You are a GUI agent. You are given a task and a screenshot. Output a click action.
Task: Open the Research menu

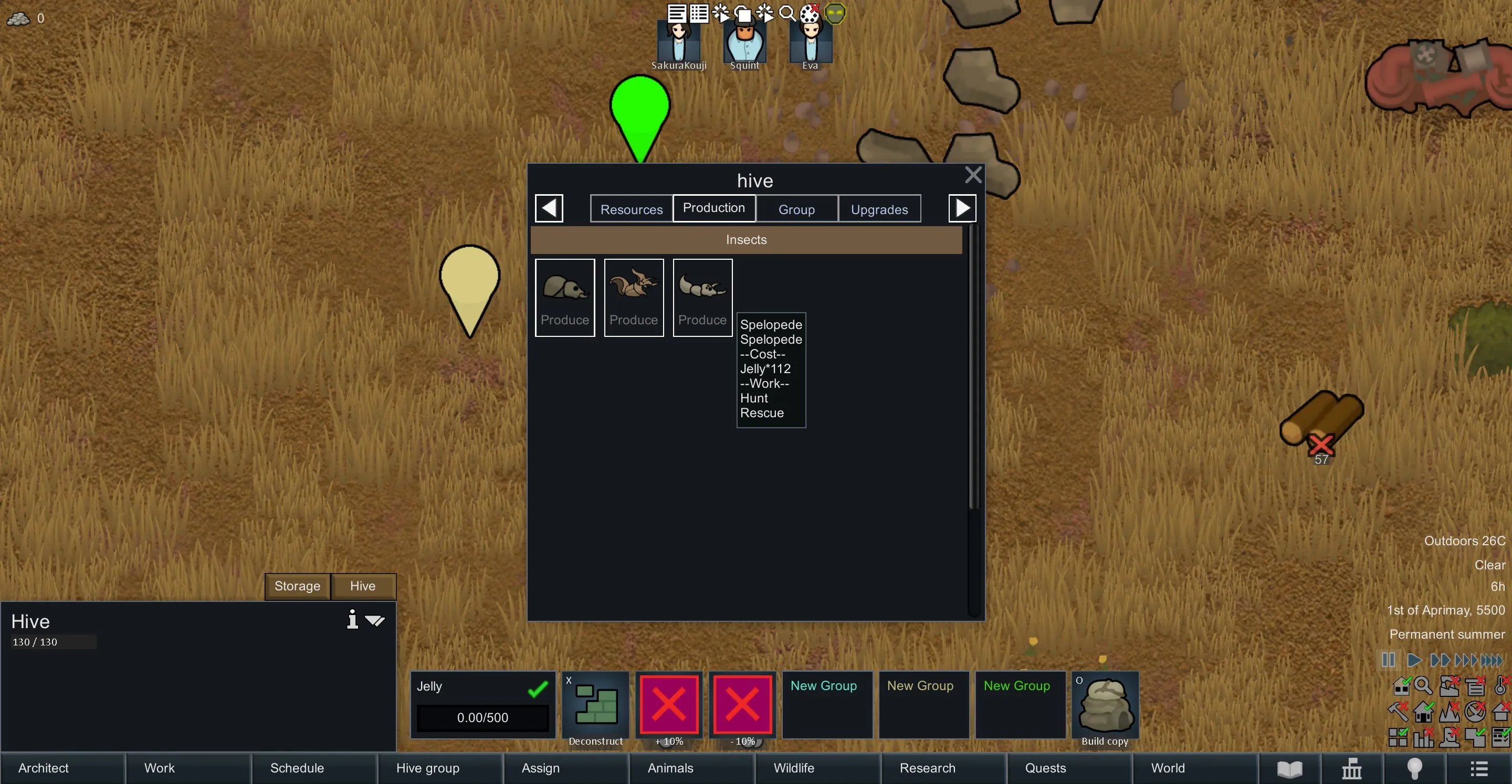coord(927,768)
